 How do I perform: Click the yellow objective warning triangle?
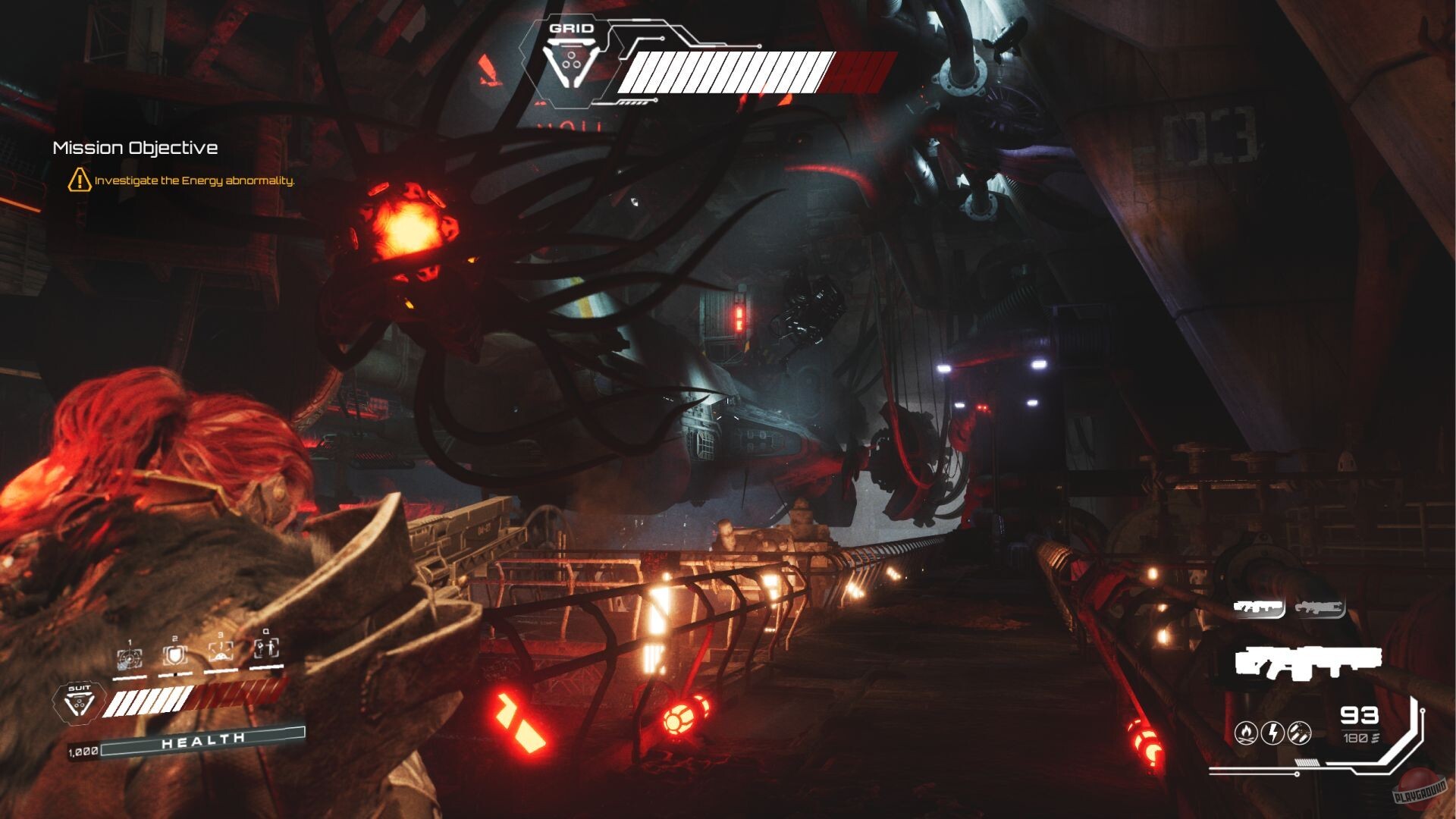[79, 180]
